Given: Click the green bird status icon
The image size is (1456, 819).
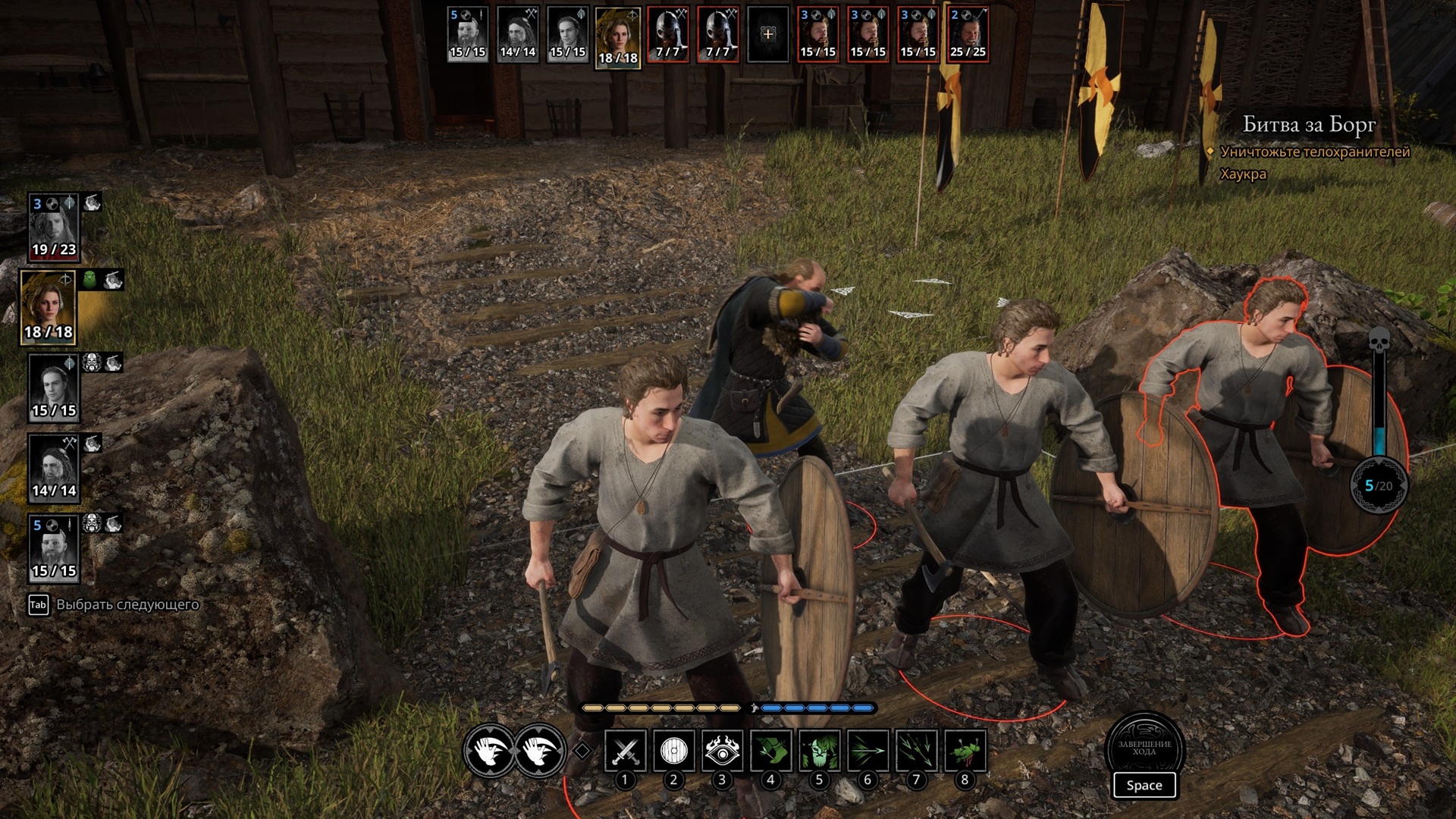Looking at the screenshot, I should tap(90, 281).
